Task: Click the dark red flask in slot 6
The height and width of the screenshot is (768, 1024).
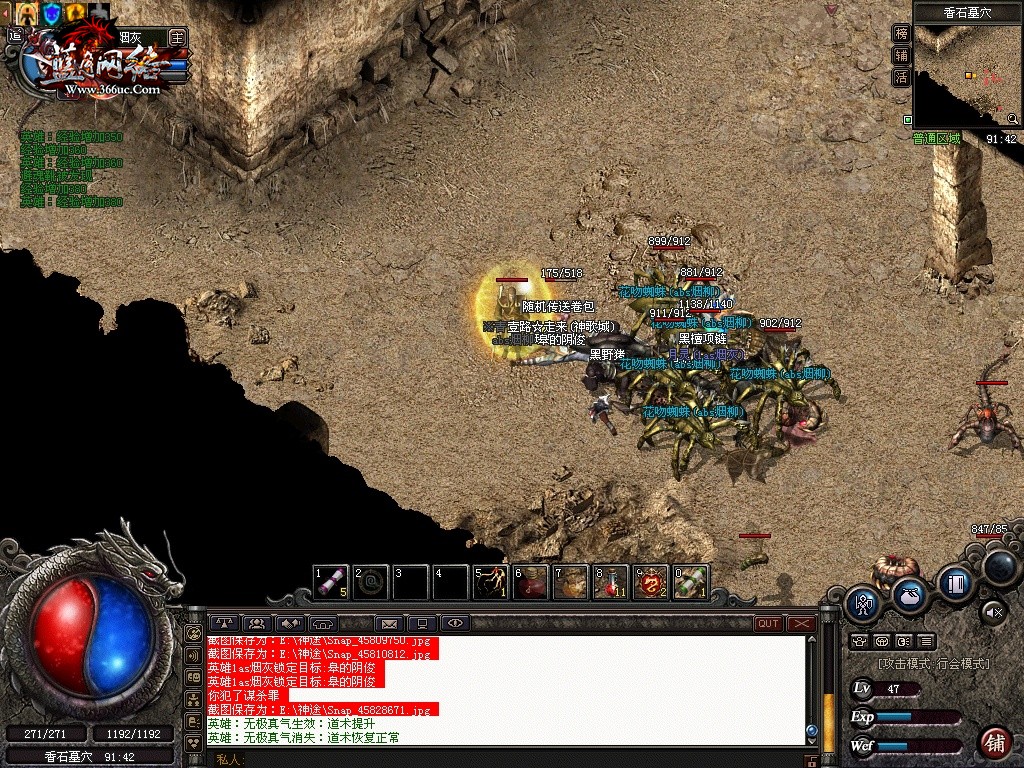Action: [531, 581]
